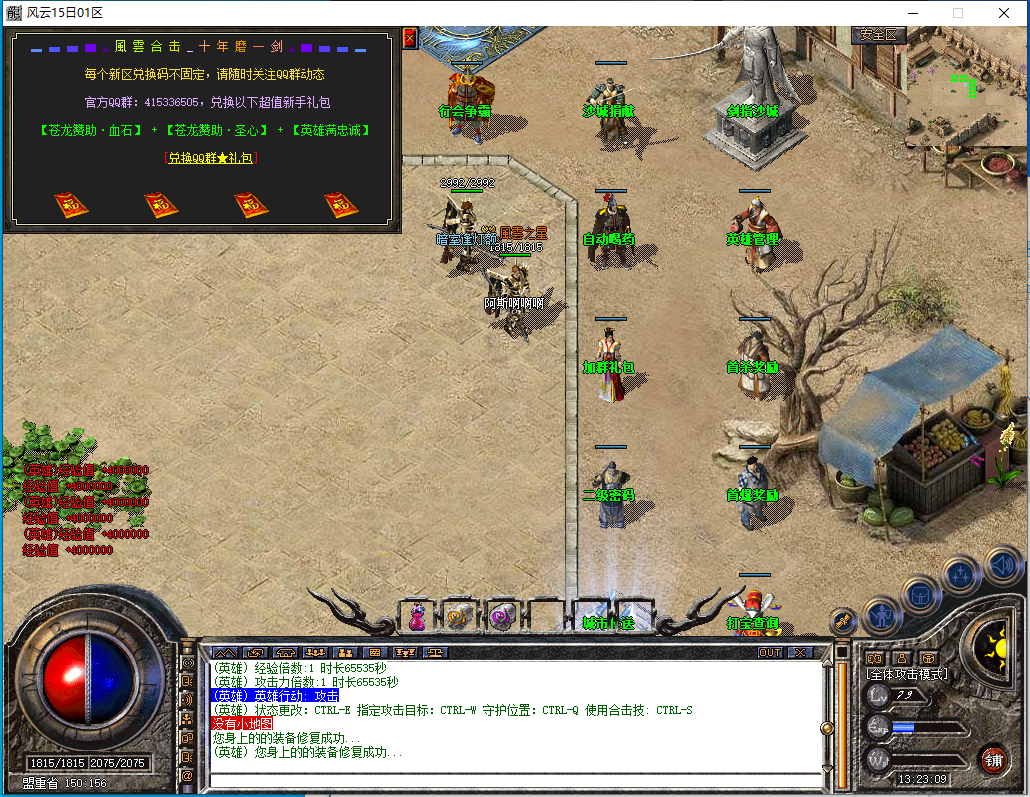Select the pink potion gourd hotbar slot

pyautogui.click(x=417, y=617)
